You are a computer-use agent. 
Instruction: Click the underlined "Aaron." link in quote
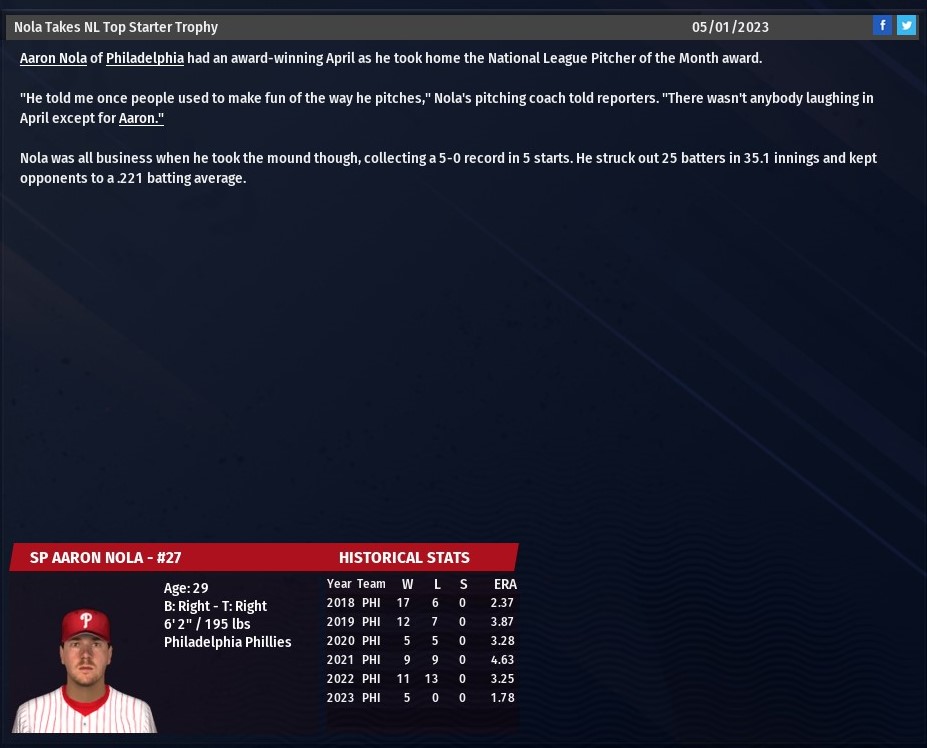(141, 118)
